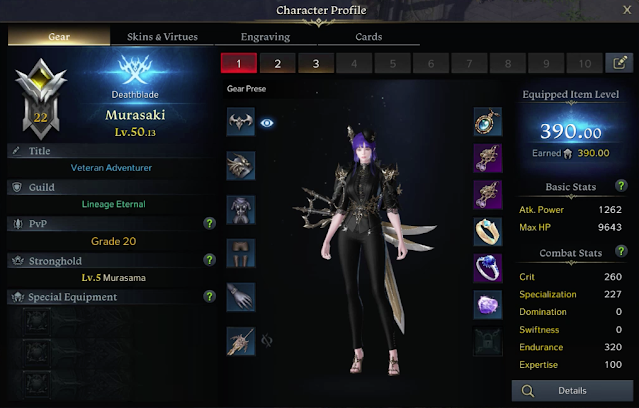639x408 pixels.
Task: Open the PvP help question mark
Action: [209, 223]
